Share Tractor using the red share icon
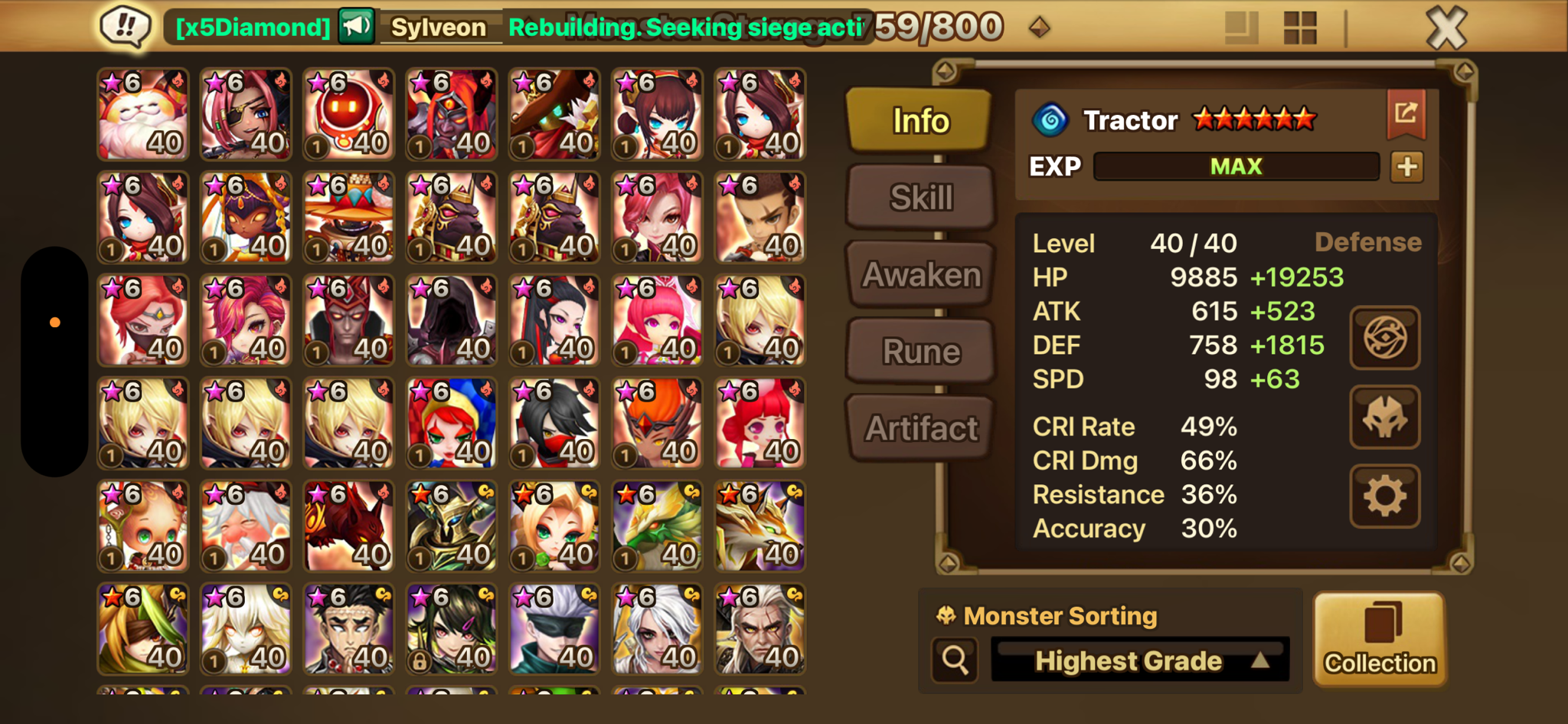1568x724 pixels. point(1406,113)
